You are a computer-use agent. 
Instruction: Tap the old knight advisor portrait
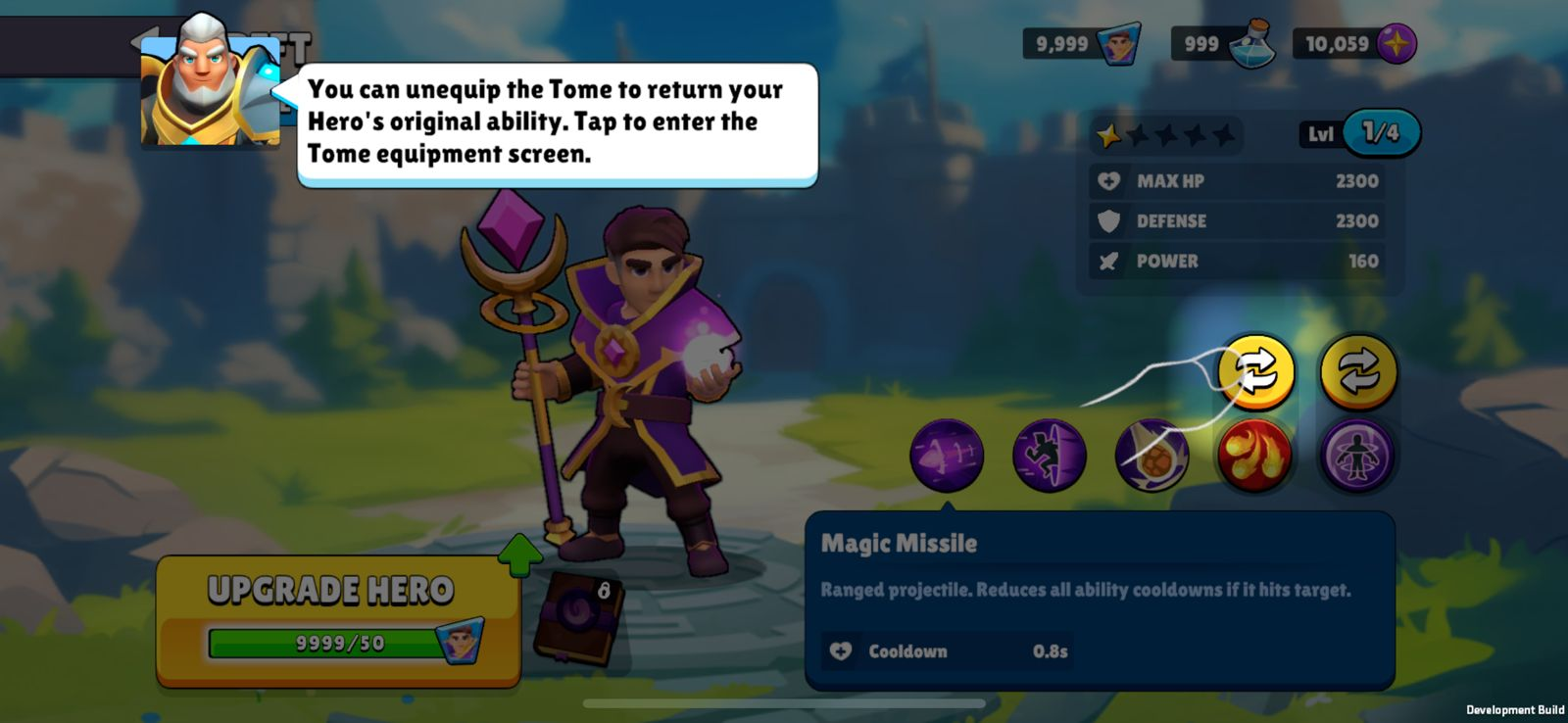210,83
